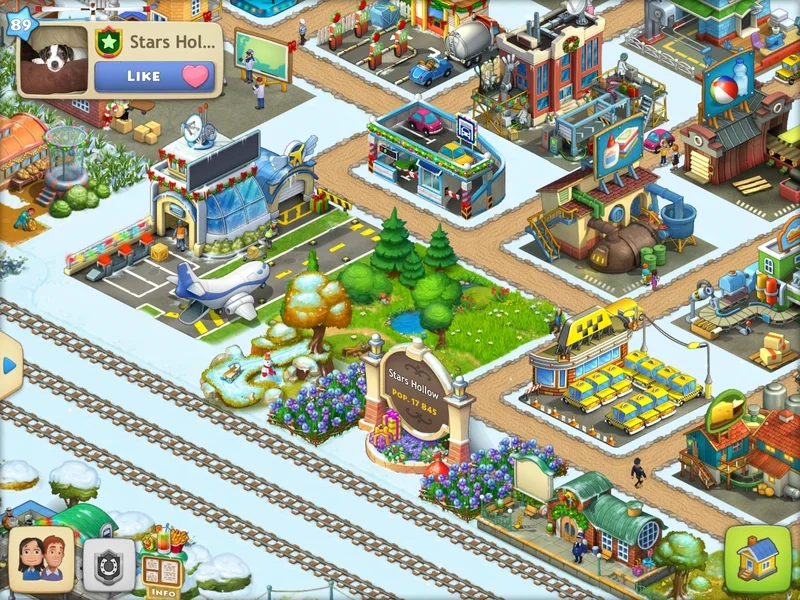Tap the green star co-op badge
The width and height of the screenshot is (800, 600).
click(108, 43)
